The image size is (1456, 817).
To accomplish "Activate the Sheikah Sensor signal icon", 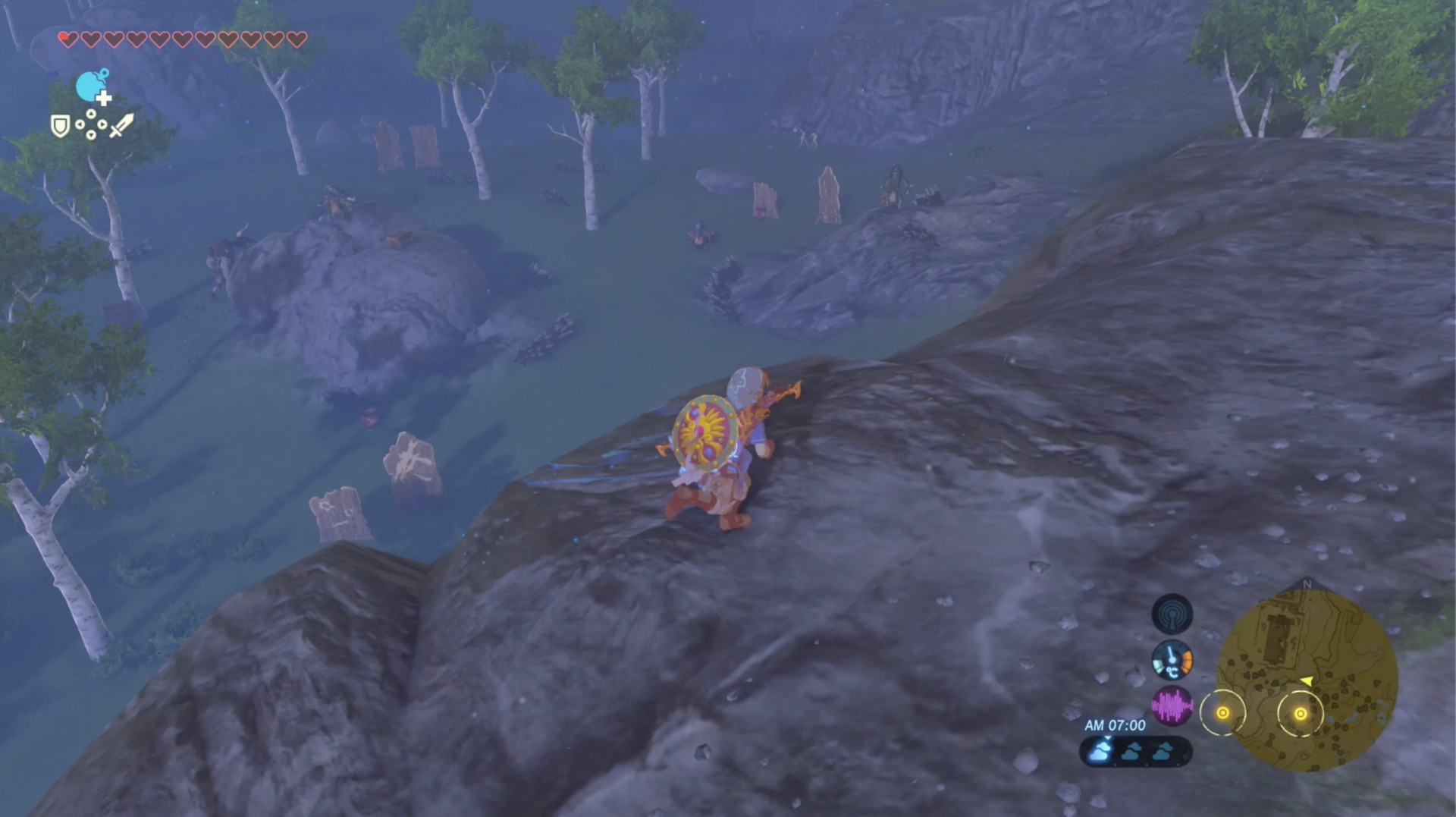I will coord(1172,614).
